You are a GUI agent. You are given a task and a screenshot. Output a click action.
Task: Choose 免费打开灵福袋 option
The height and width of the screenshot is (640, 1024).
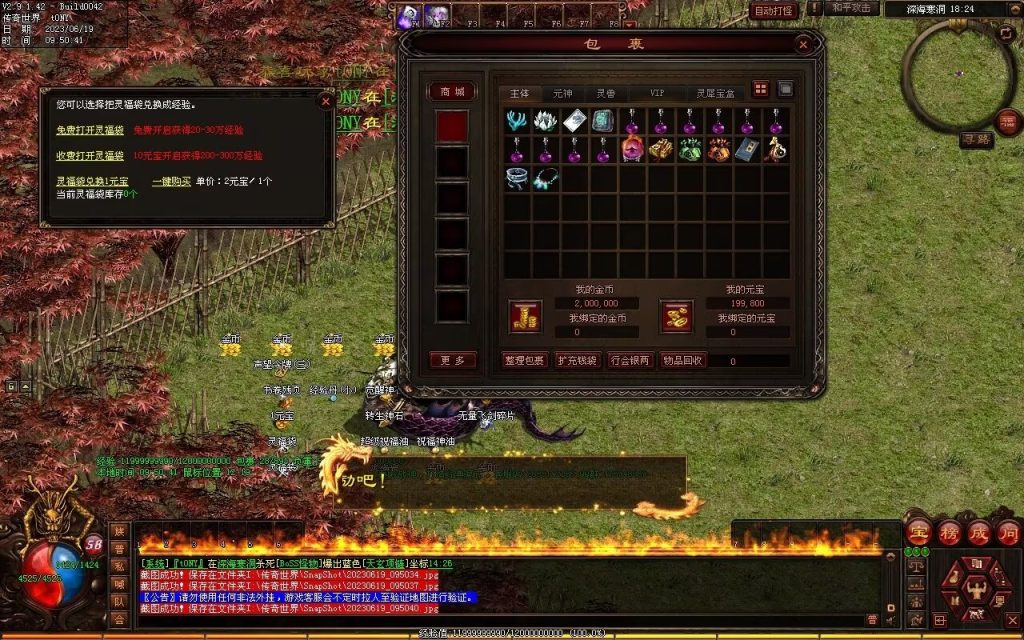90,130
